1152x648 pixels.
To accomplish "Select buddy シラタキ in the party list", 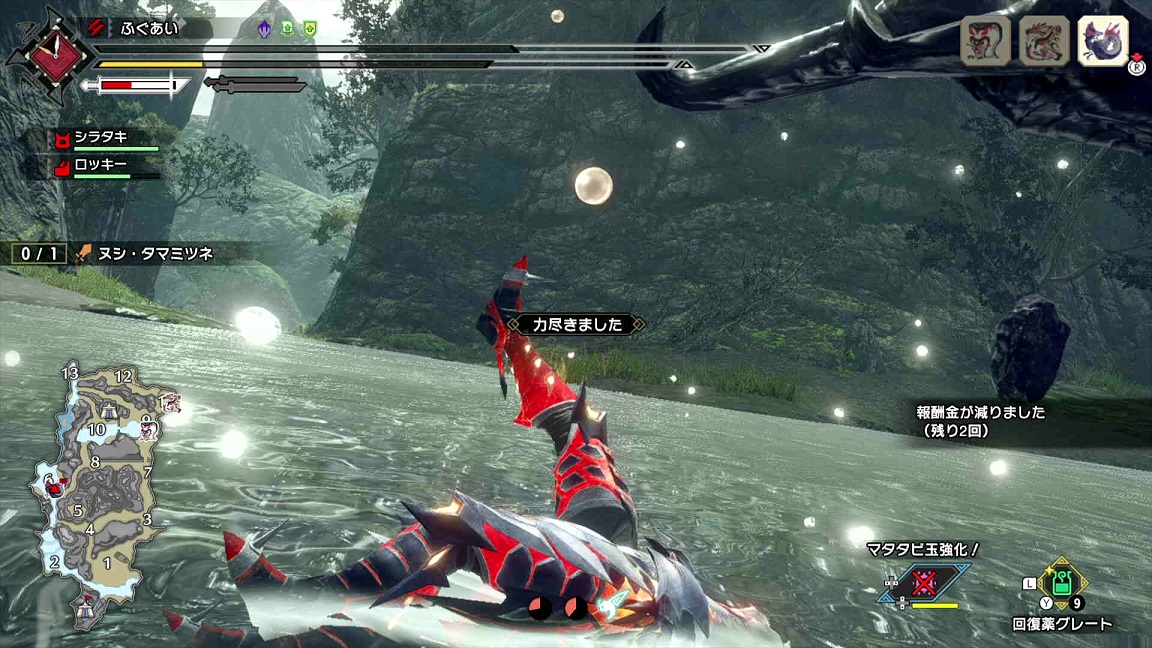I will (100, 138).
